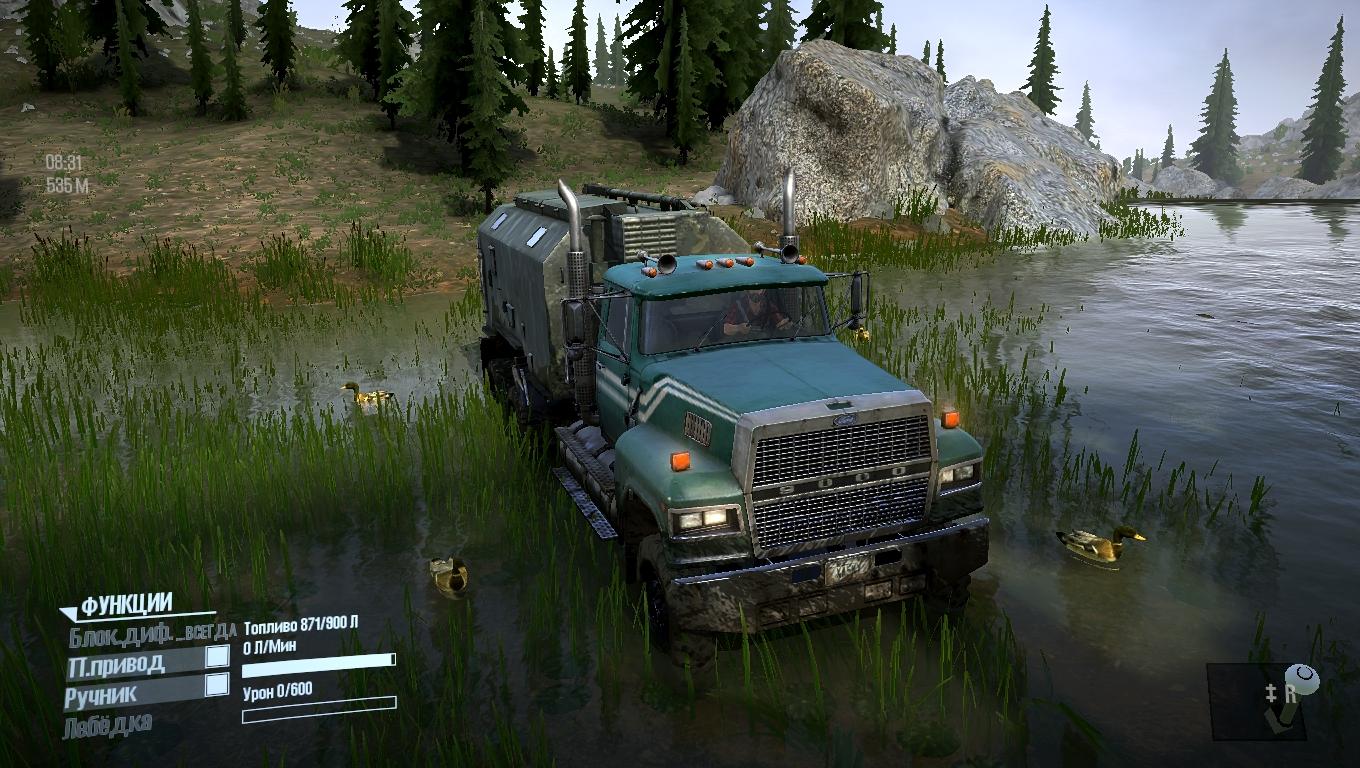Click the gearbox shifter knob
Image resolution: width=1360 pixels, height=768 pixels.
1302,680
